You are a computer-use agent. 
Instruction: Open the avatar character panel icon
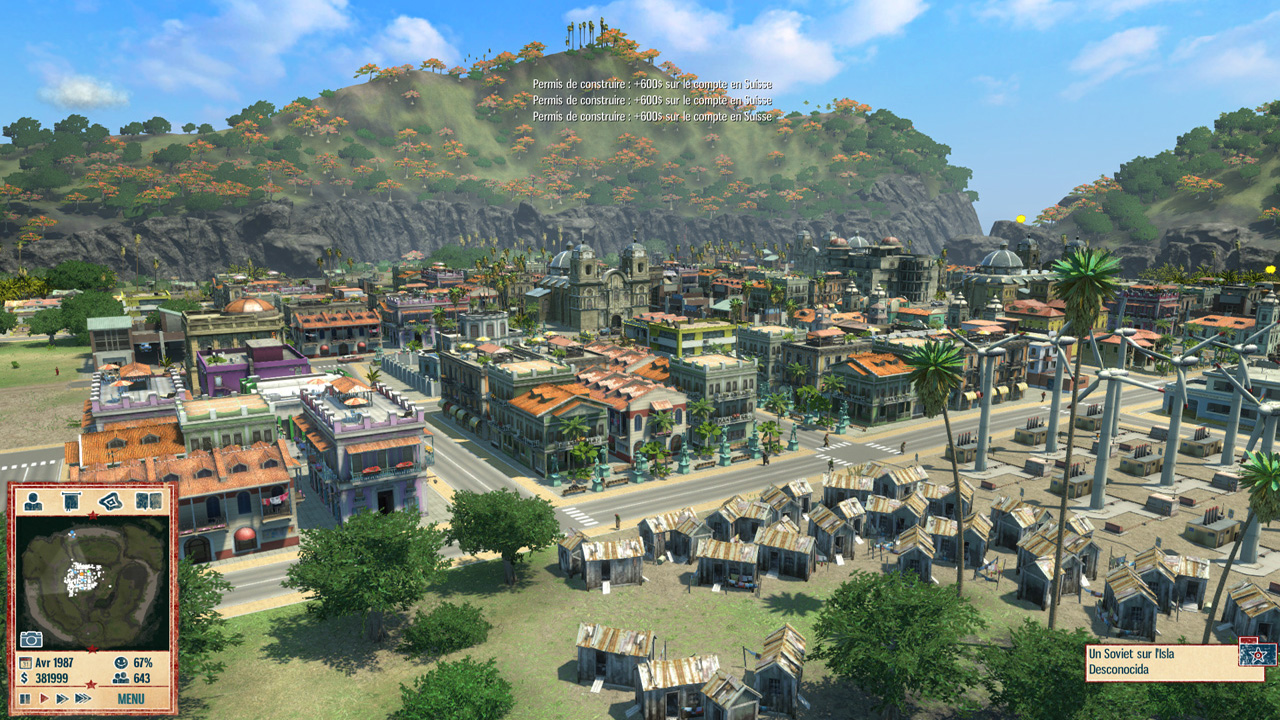pos(33,501)
